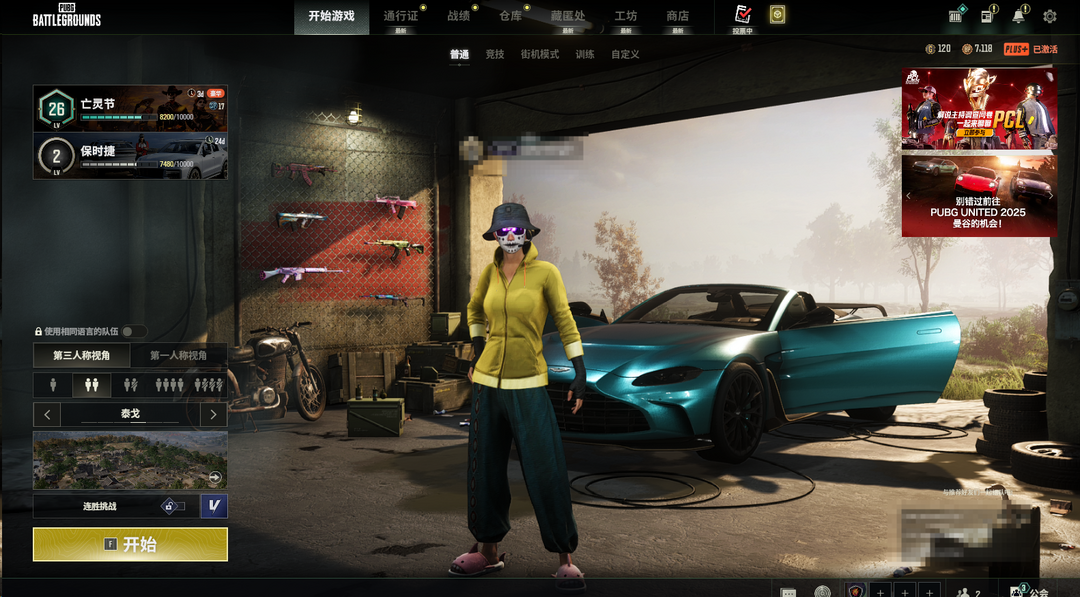Open the 工坊 workshop menu
Screen dimensions: 1080x597
(626, 16)
